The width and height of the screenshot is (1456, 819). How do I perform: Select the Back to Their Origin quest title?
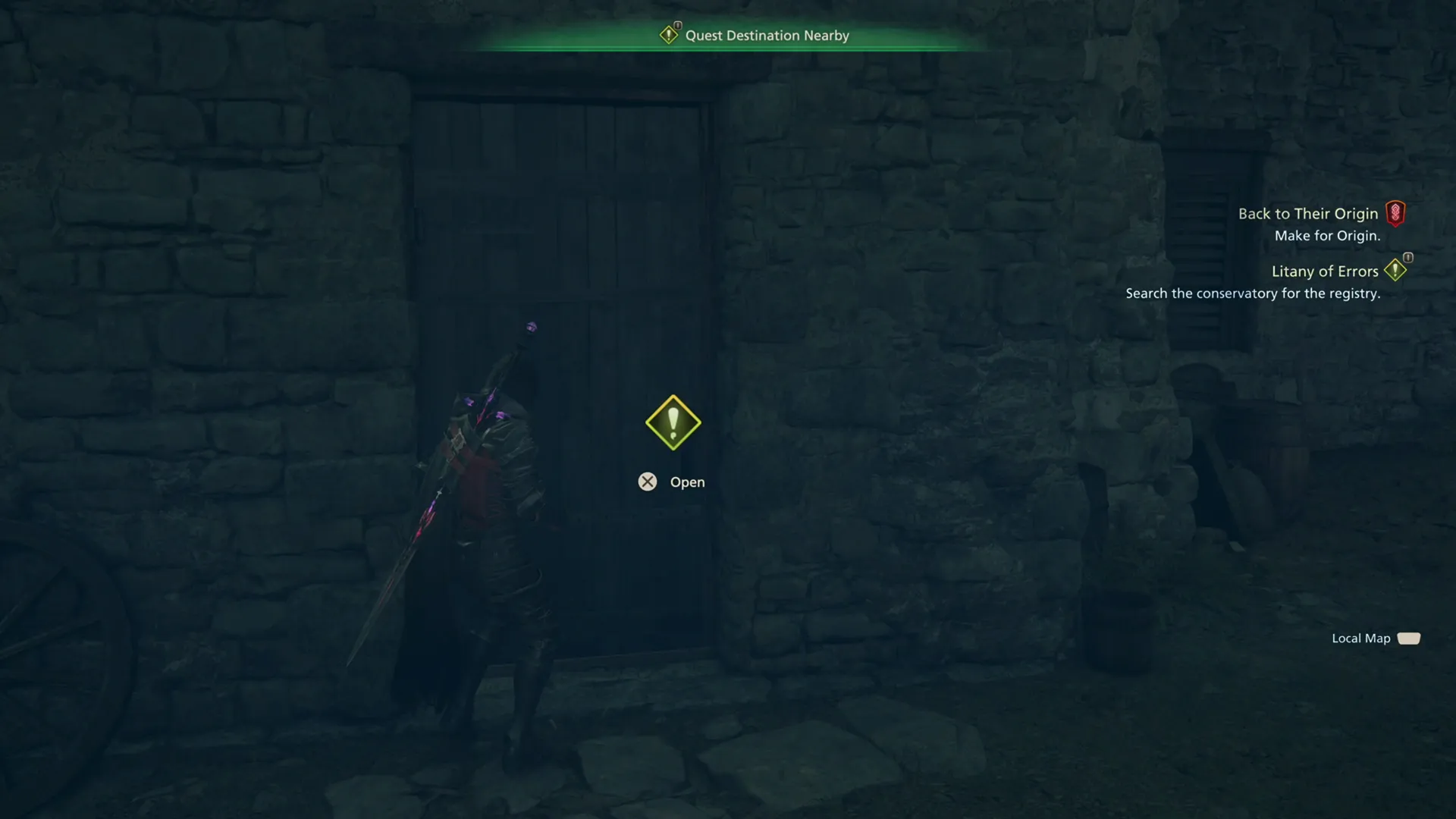[1307, 213]
